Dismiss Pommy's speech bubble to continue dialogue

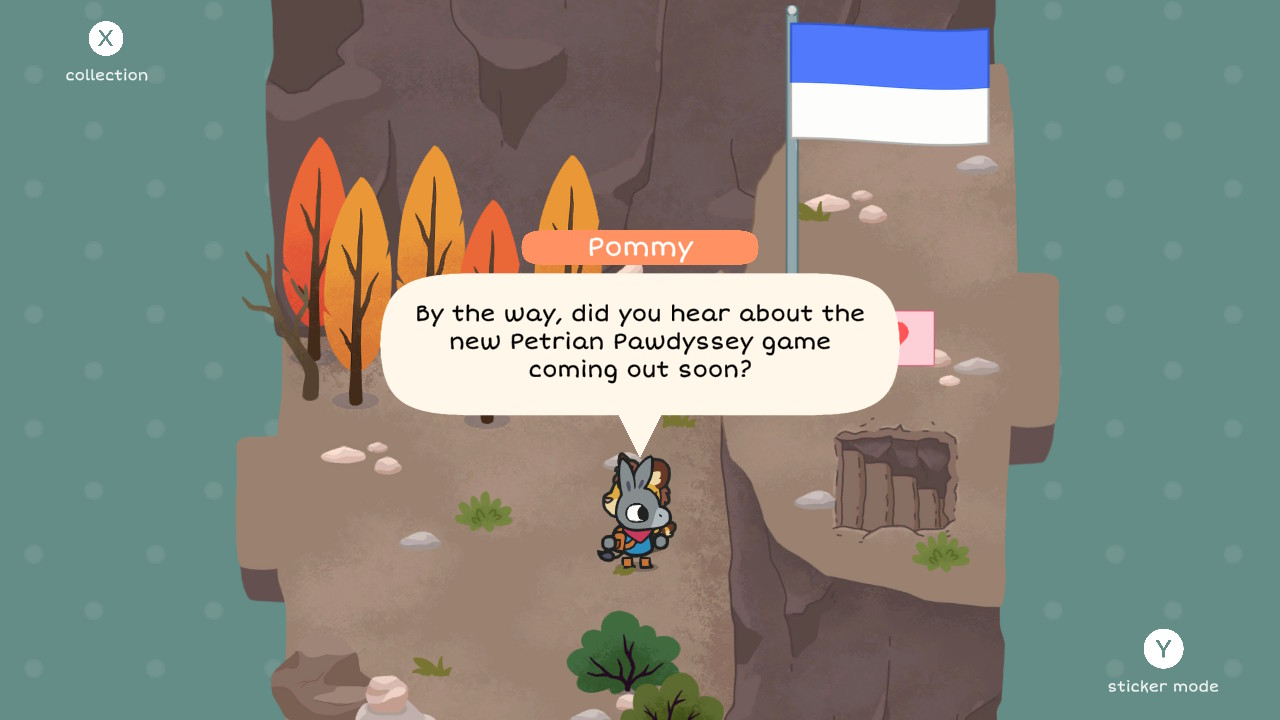[x=638, y=340]
